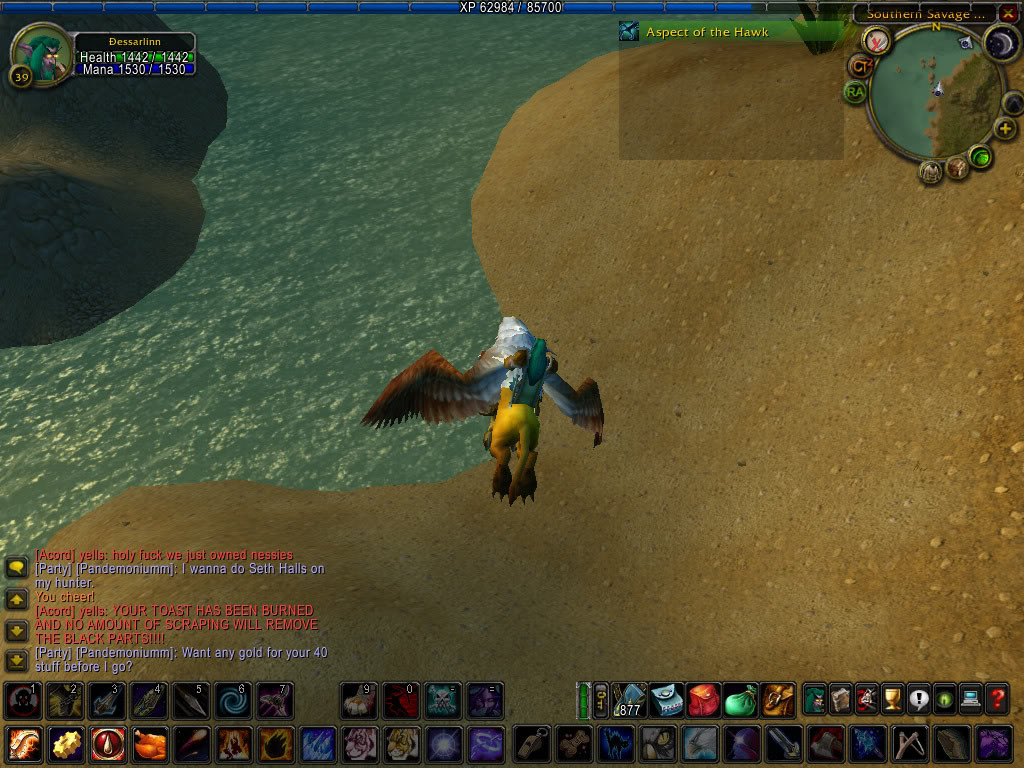The height and width of the screenshot is (768, 1024).
Task: Open help with the red question mark
Action: pyautogui.click(x=996, y=699)
